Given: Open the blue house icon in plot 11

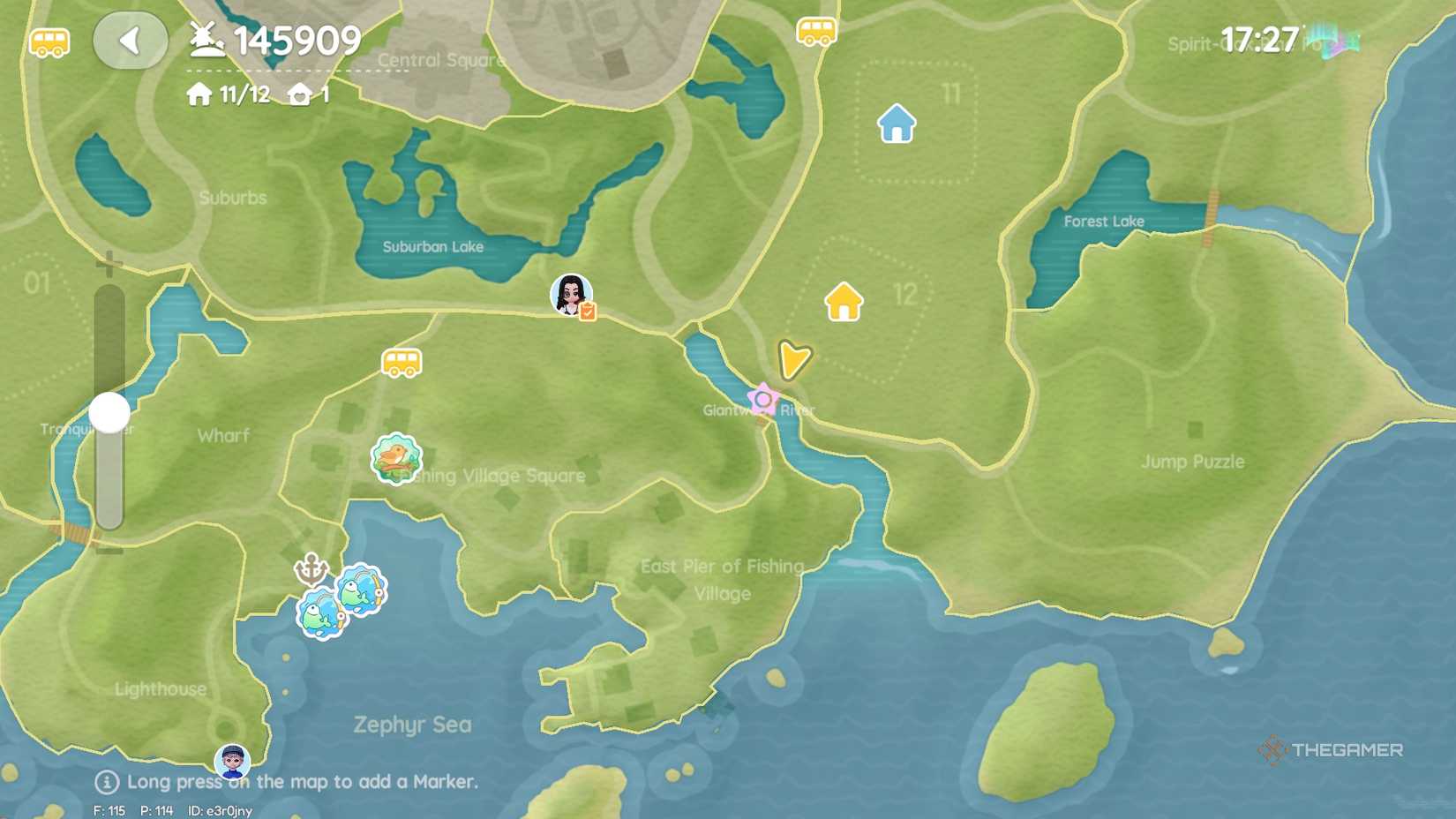Looking at the screenshot, I should click(897, 122).
